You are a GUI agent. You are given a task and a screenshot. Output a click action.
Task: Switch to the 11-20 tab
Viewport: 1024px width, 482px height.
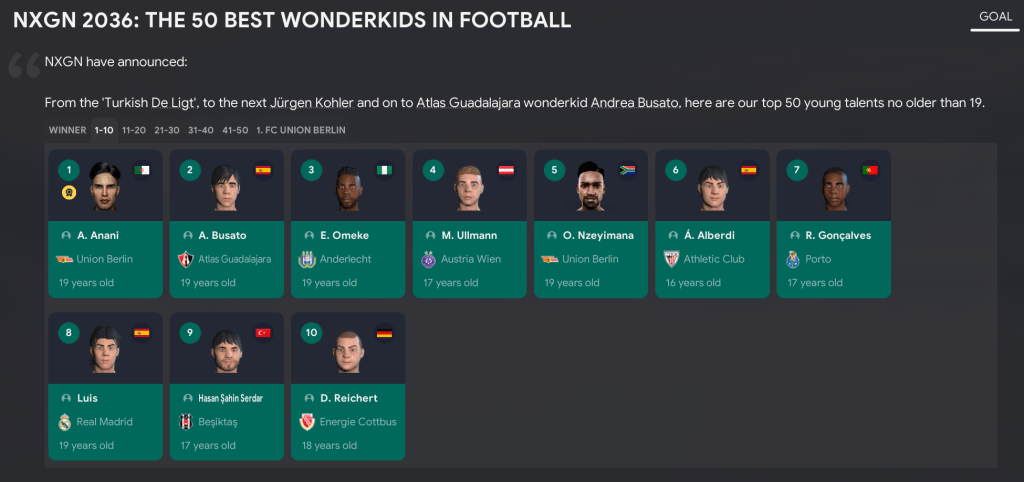click(134, 130)
